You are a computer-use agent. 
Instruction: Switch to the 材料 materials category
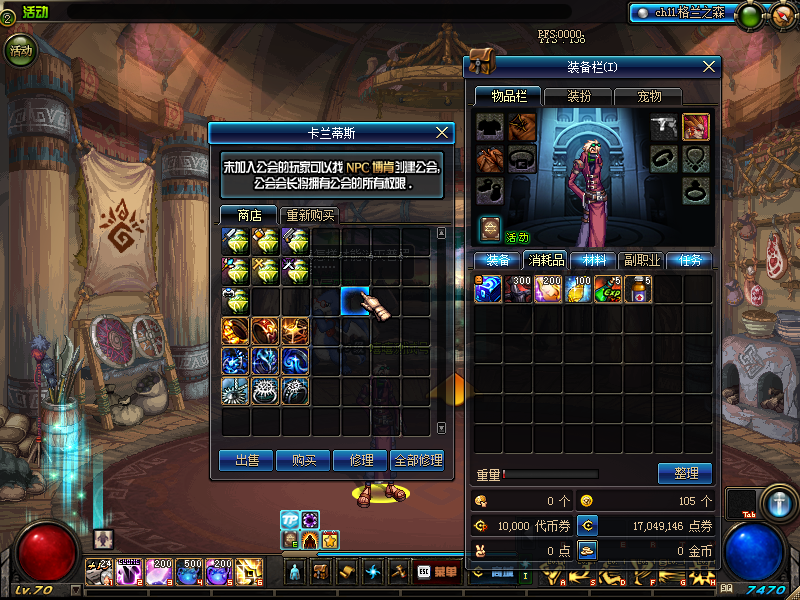593,260
